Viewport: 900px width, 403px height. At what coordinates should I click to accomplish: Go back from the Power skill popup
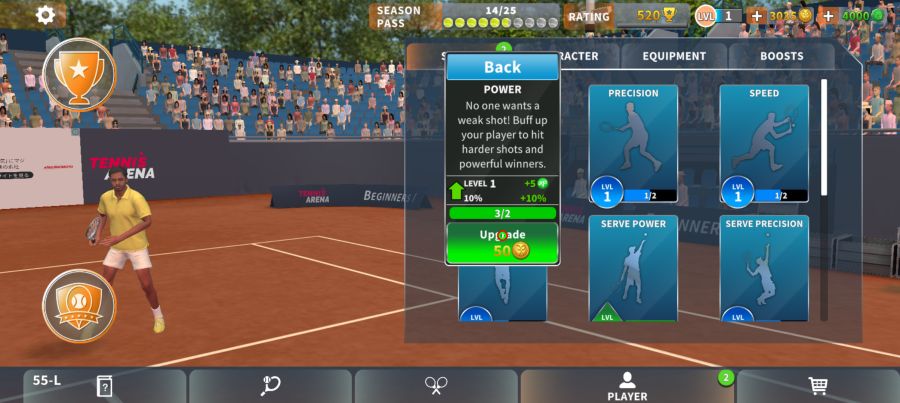coord(502,67)
